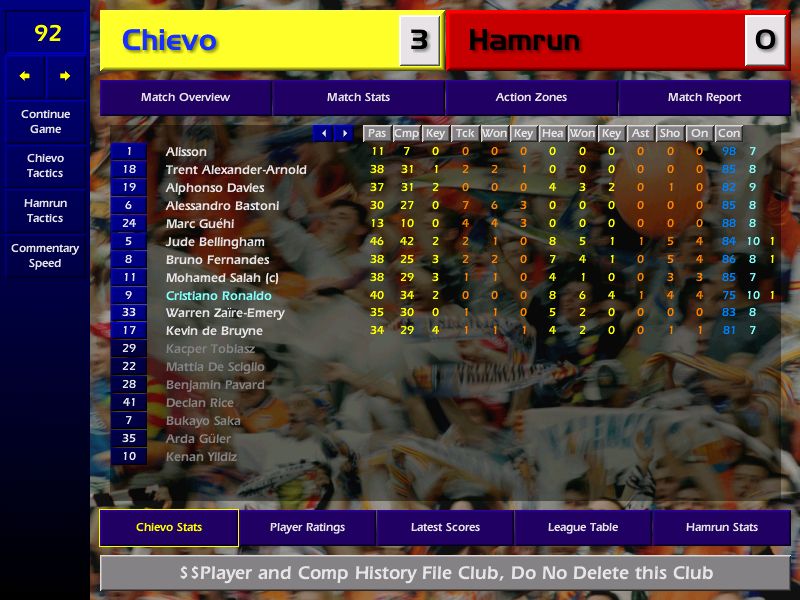Open the Match Report tab
The height and width of the screenshot is (600, 800).
click(704, 98)
